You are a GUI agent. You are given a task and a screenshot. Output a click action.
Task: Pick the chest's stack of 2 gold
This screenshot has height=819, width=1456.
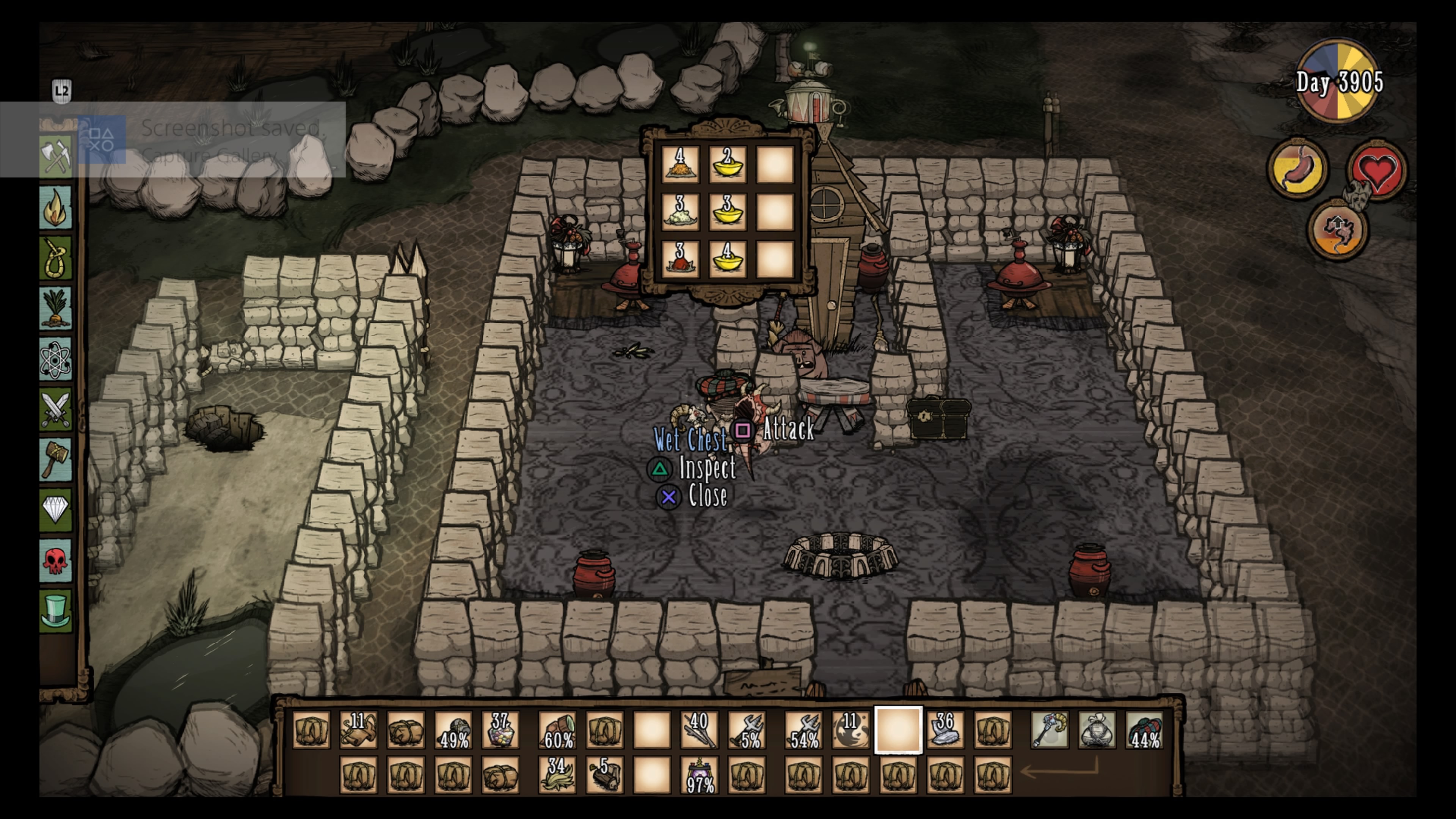728,165
